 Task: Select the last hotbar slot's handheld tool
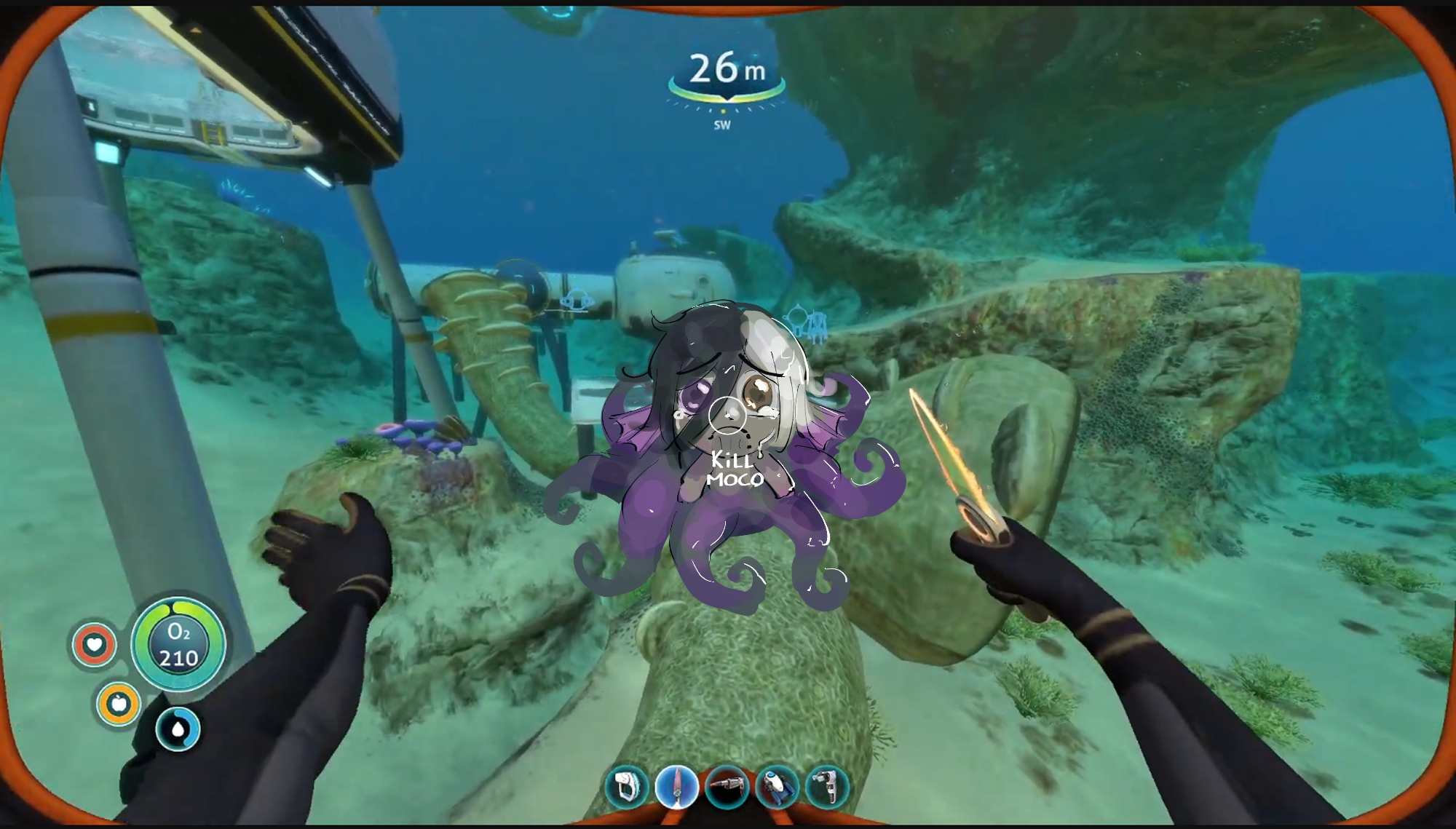(827, 787)
